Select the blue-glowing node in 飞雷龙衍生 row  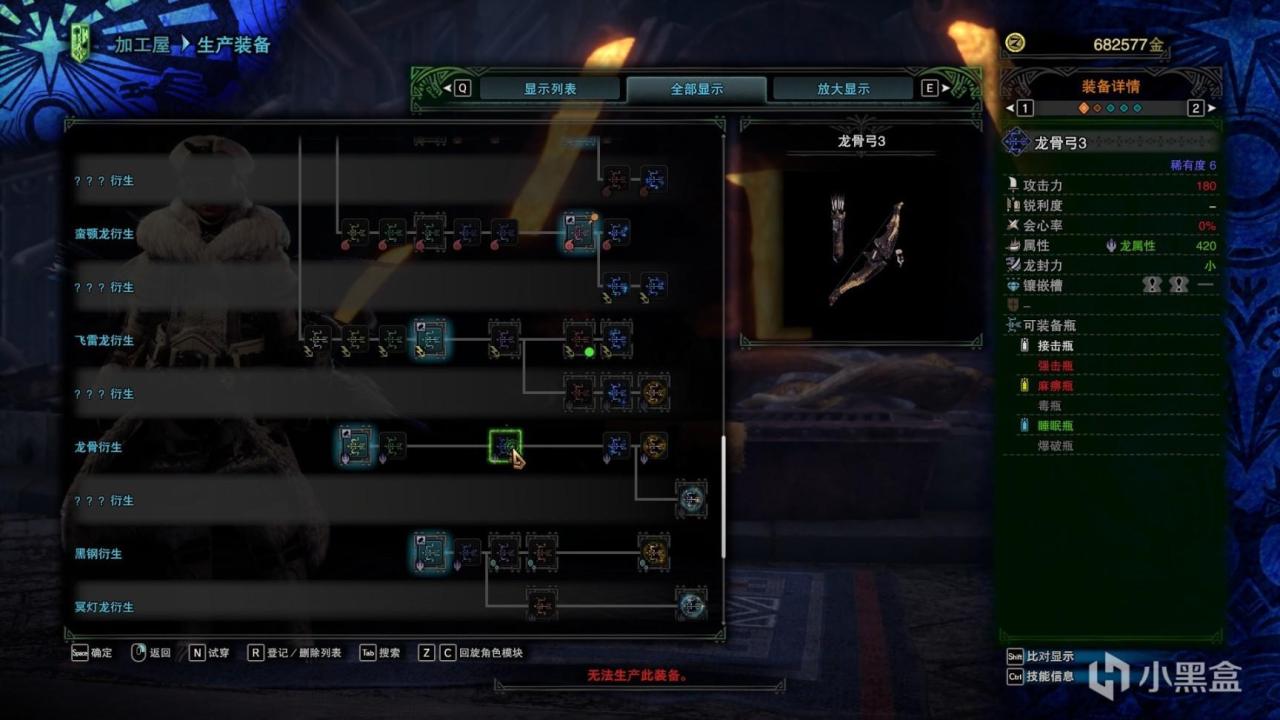pos(430,339)
